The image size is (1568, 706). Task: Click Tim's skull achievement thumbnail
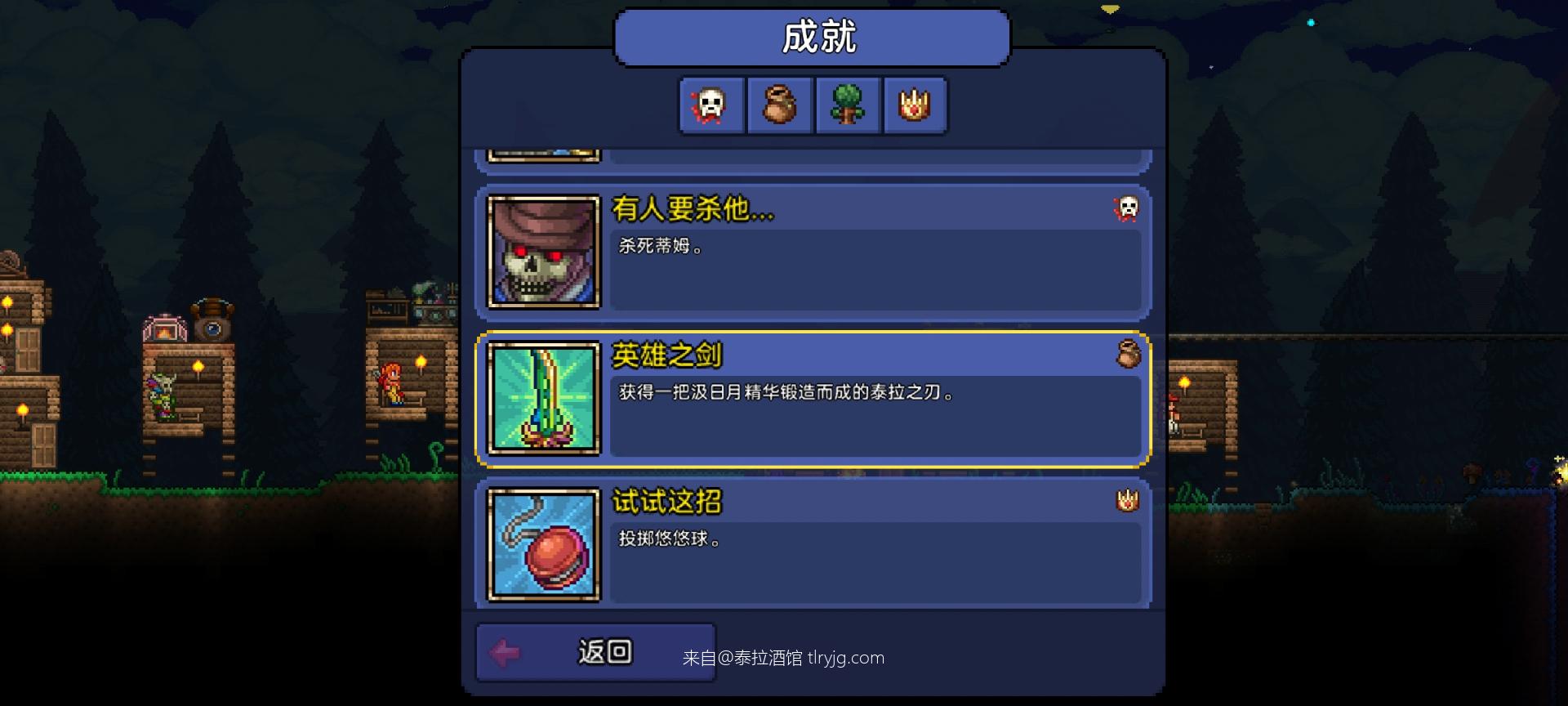[542, 252]
